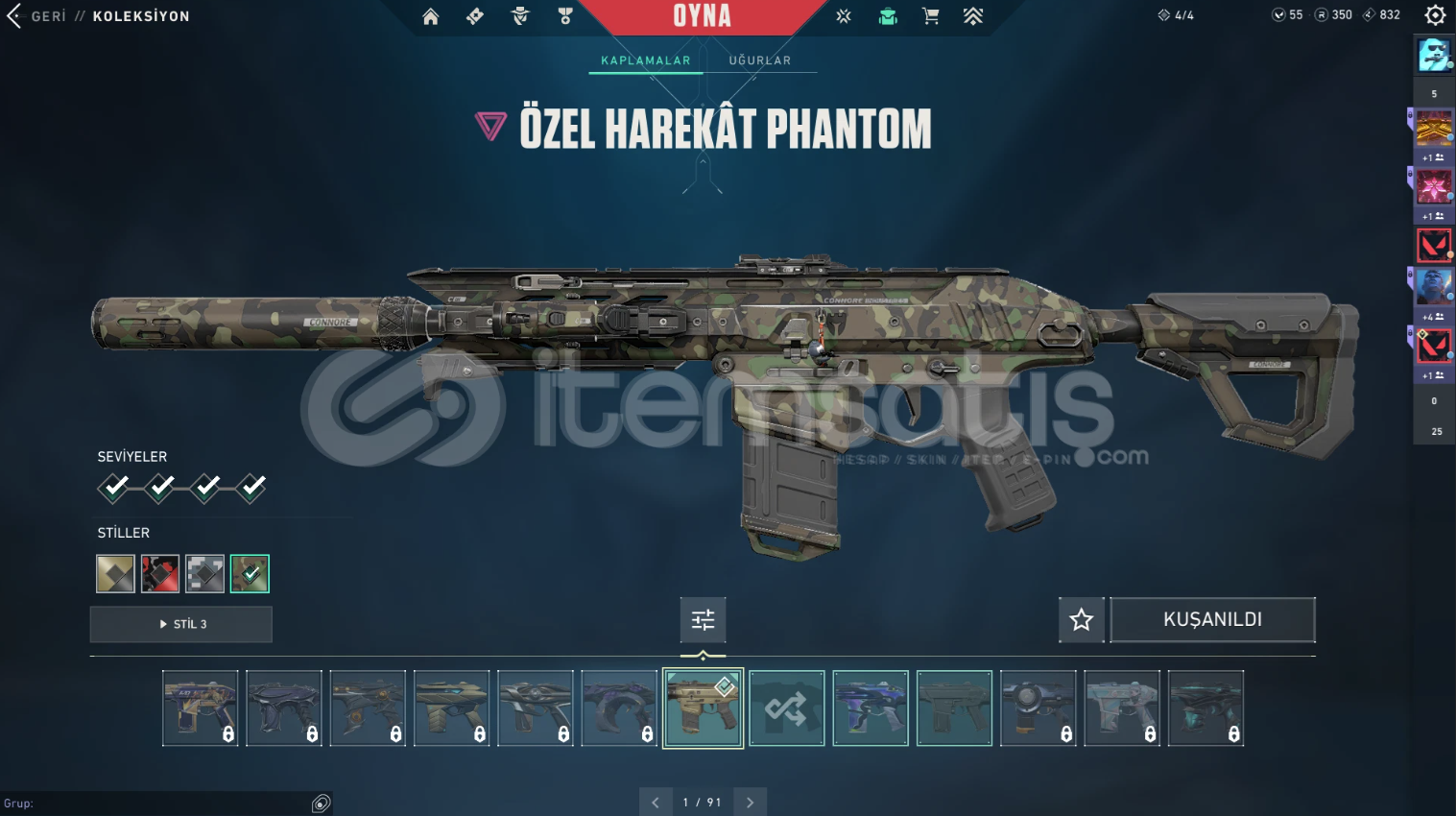
Task: Switch to the UĞURLAR tab
Action: tap(759, 60)
